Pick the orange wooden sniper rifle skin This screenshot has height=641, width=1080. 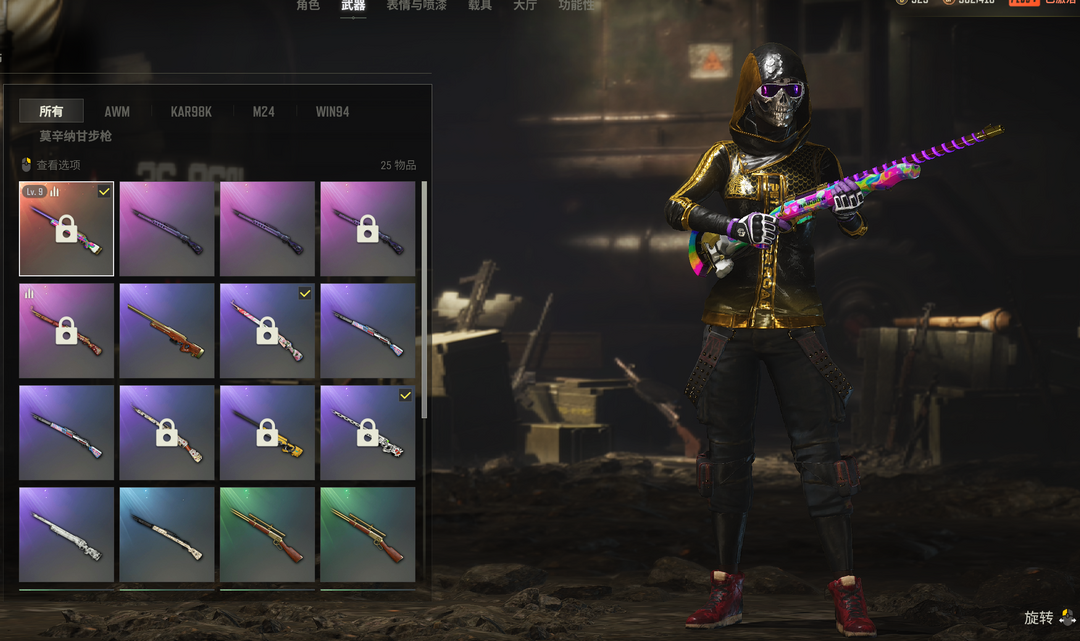click(x=167, y=331)
